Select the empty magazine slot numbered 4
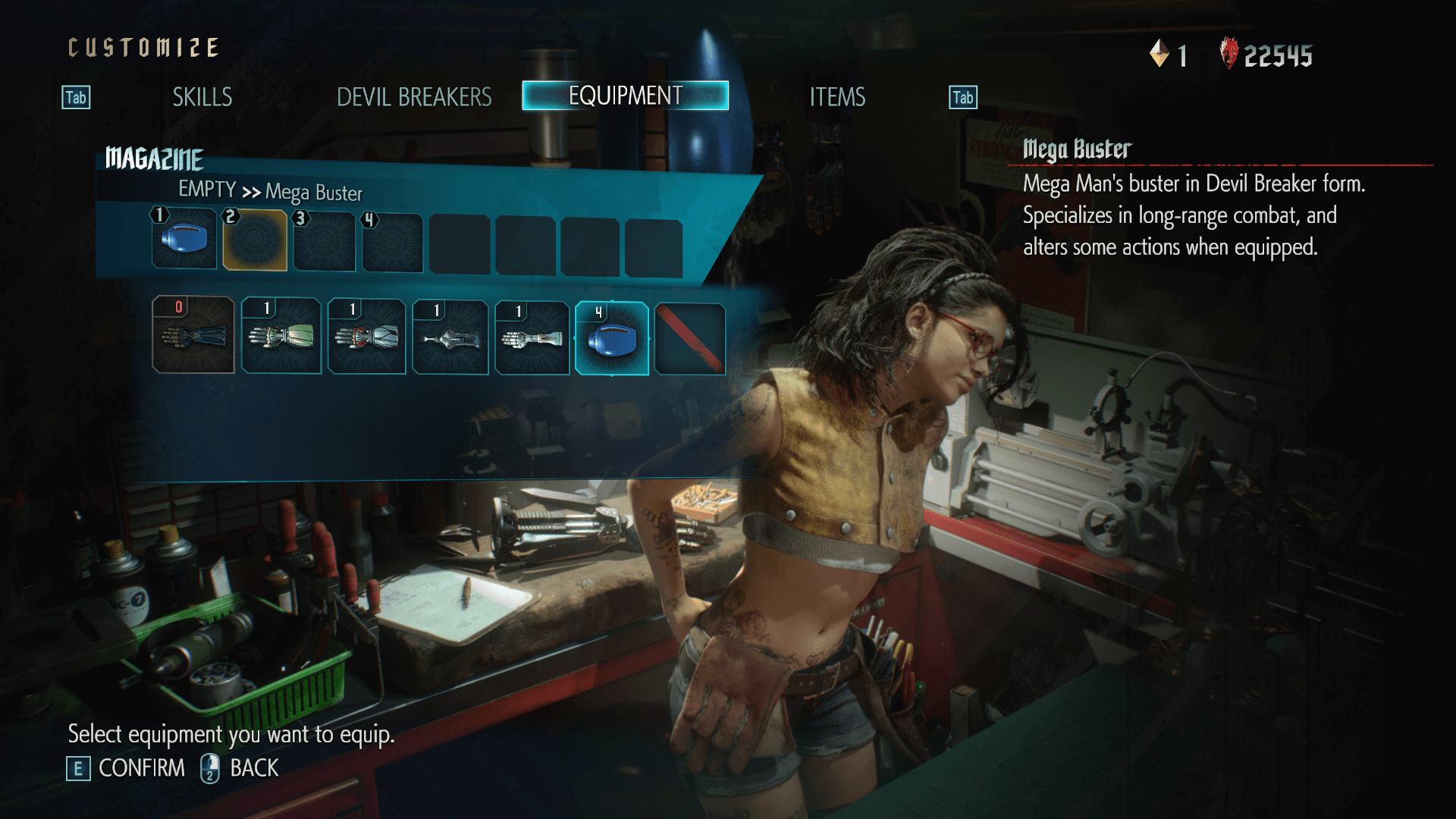Viewport: 1456px width, 819px height. (392, 243)
